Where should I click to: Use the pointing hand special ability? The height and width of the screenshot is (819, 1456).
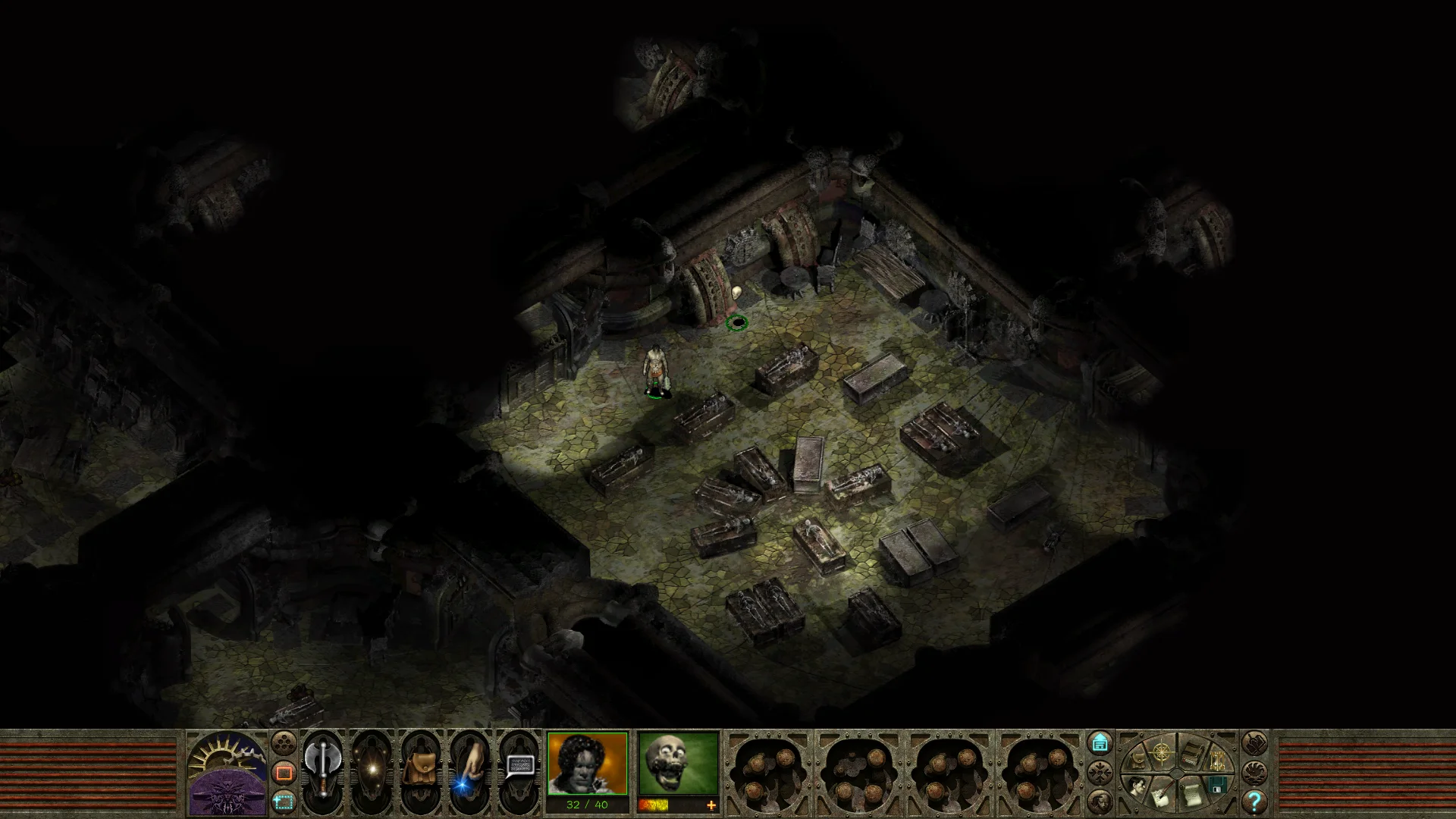tap(469, 767)
